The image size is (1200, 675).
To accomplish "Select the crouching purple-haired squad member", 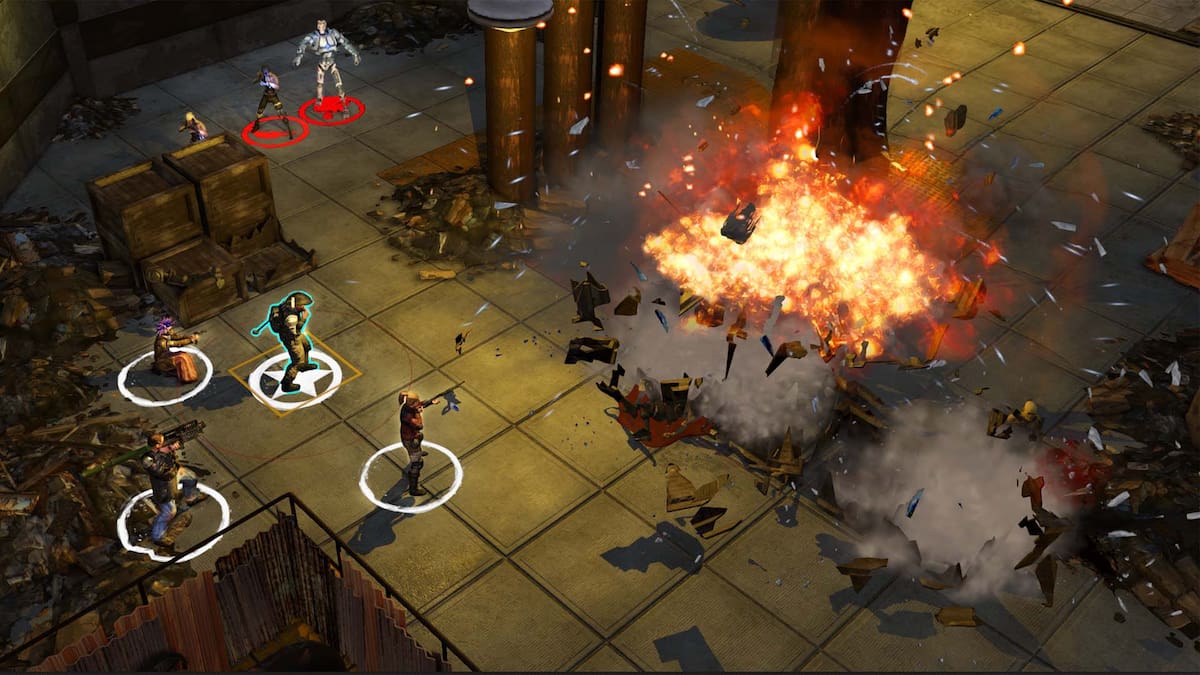I will pyautogui.click(x=172, y=352).
